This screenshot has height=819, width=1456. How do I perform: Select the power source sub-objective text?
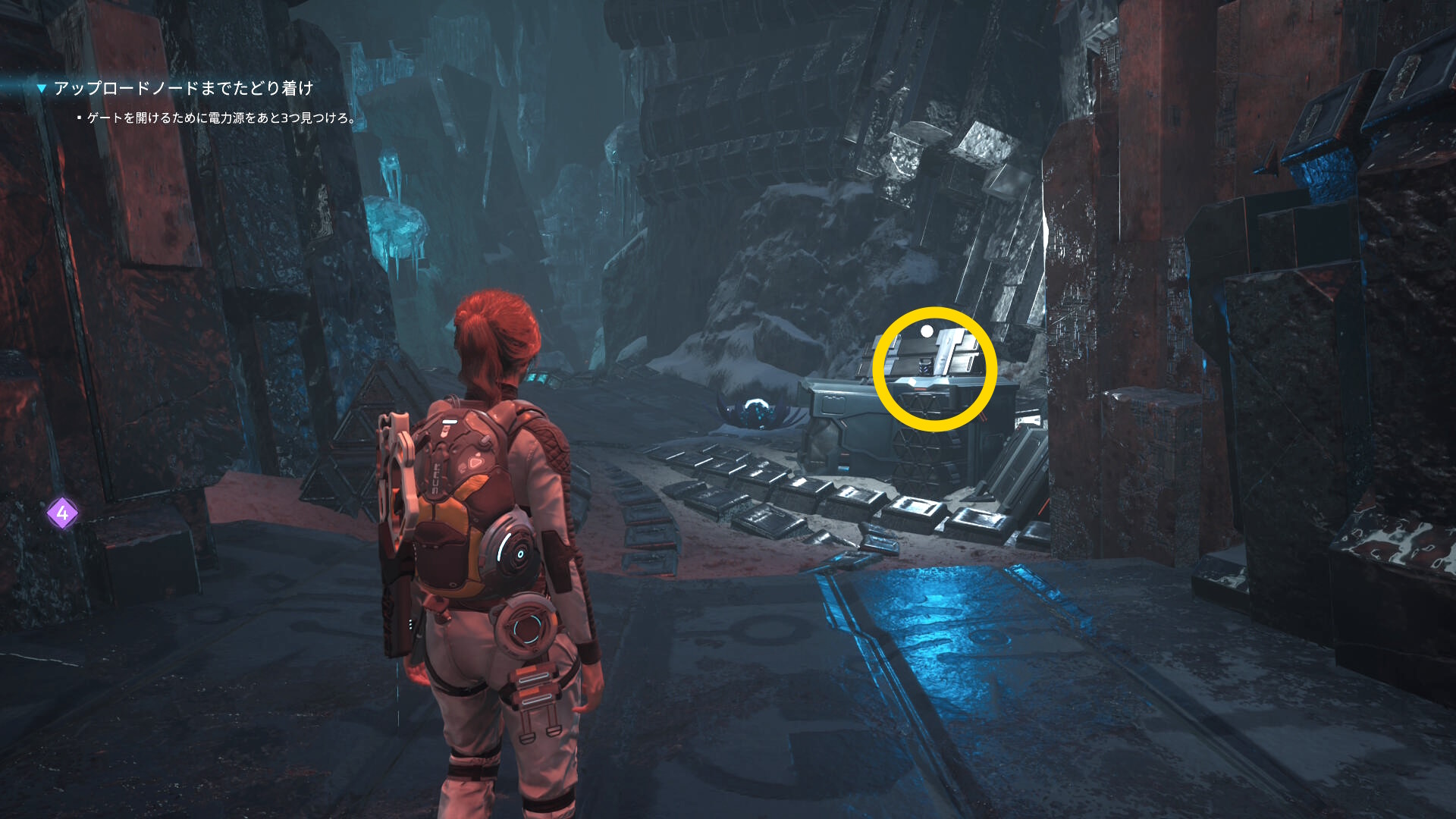pos(221,118)
